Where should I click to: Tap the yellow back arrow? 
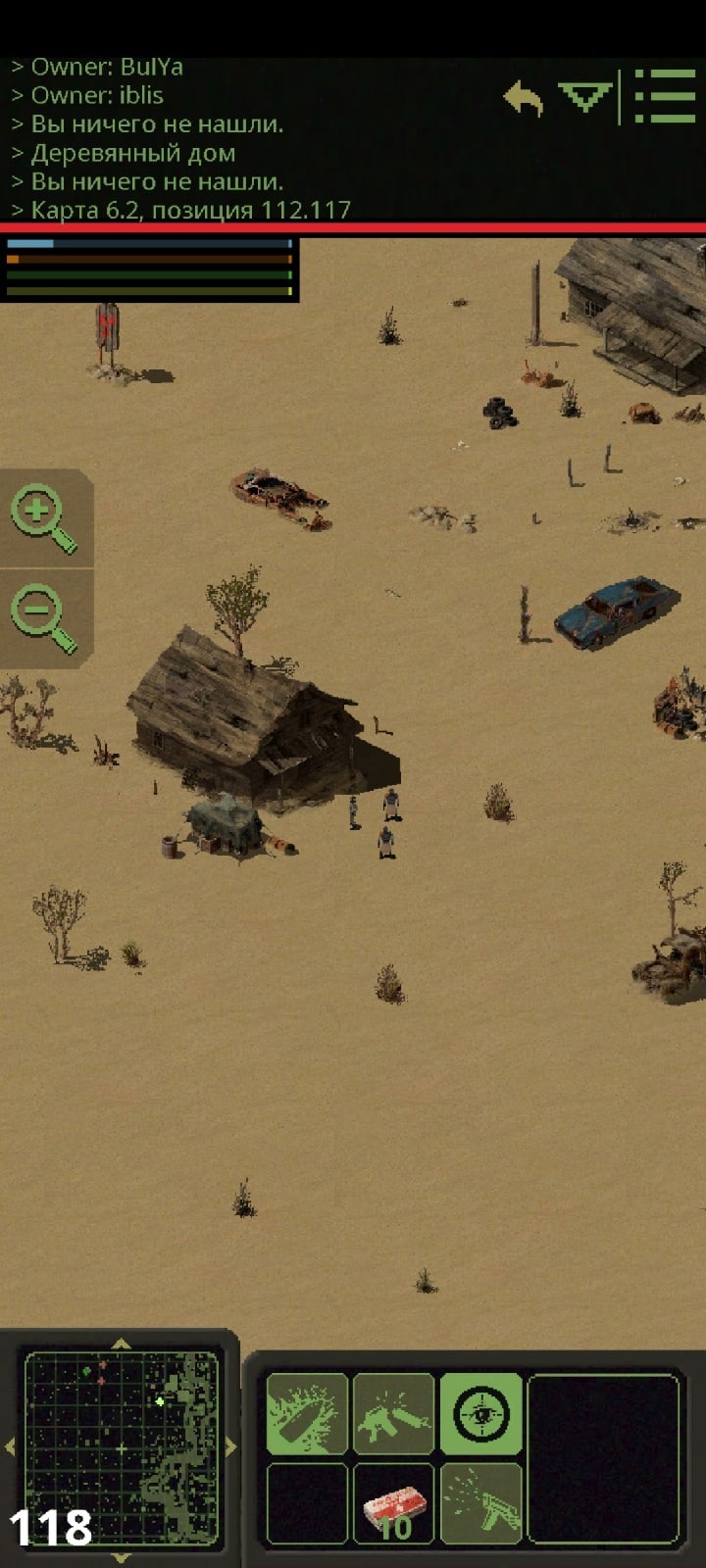coord(524,99)
